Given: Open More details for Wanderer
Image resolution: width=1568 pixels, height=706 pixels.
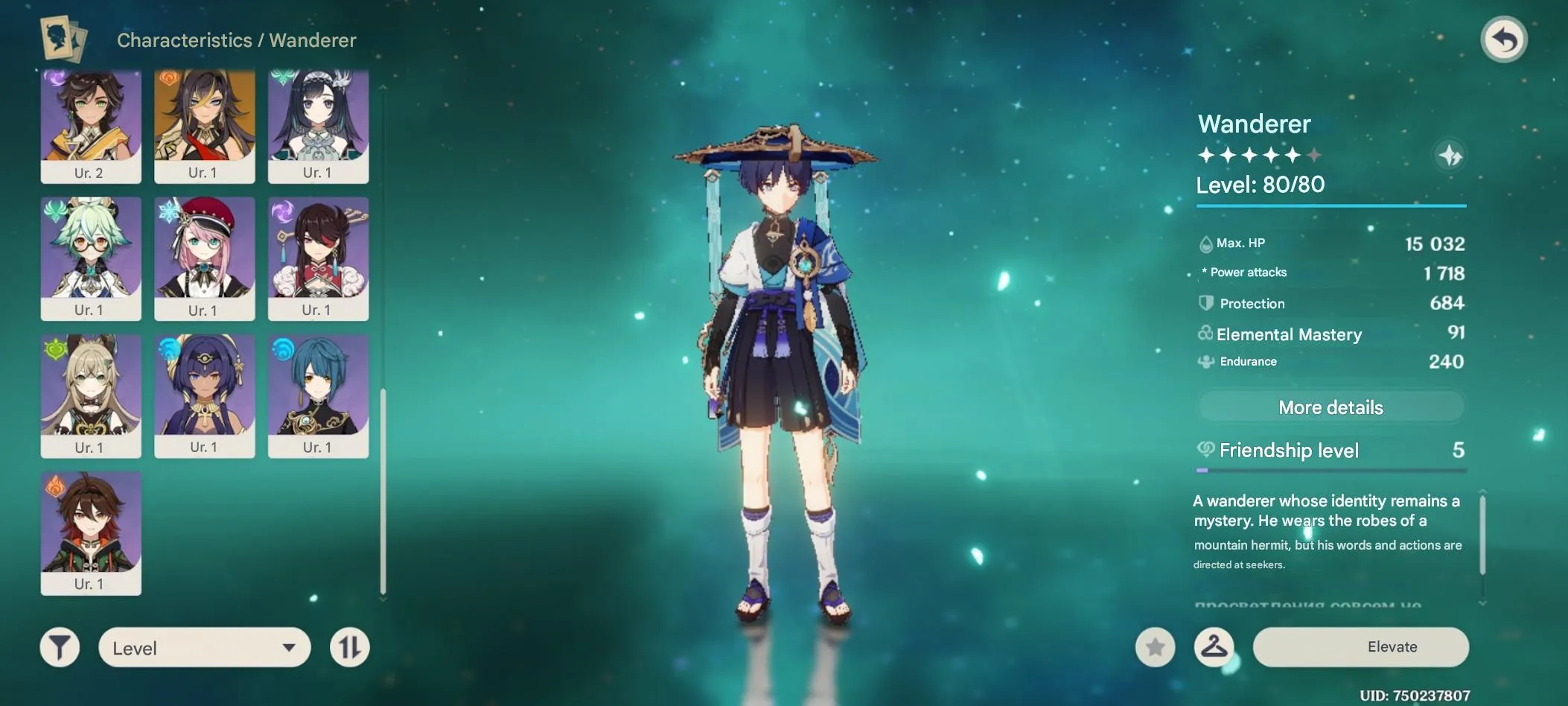Looking at the screenshot, I should pos(1330,407).
